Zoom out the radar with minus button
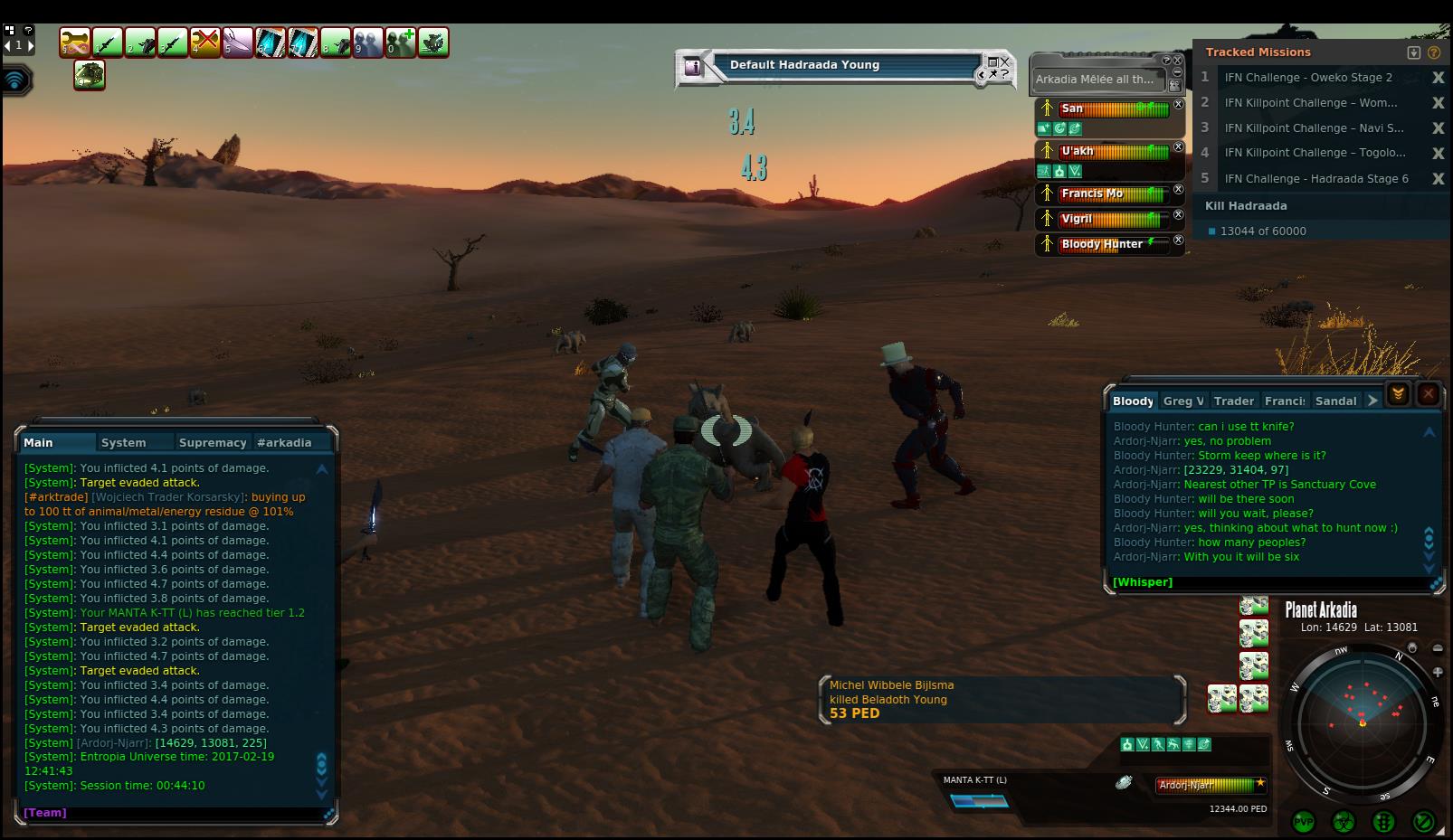Viewport: 1453px width, 840px height. [x=1438, y=648]
